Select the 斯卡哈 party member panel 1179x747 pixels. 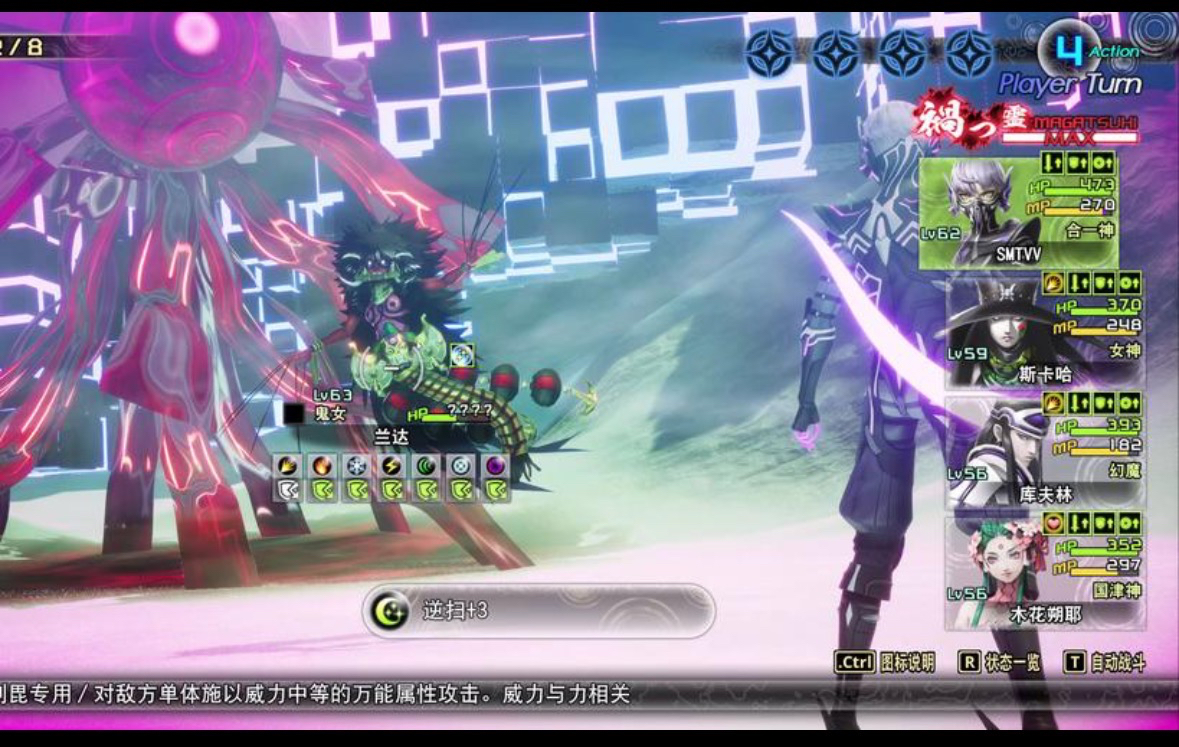[x=1045, y=332]
